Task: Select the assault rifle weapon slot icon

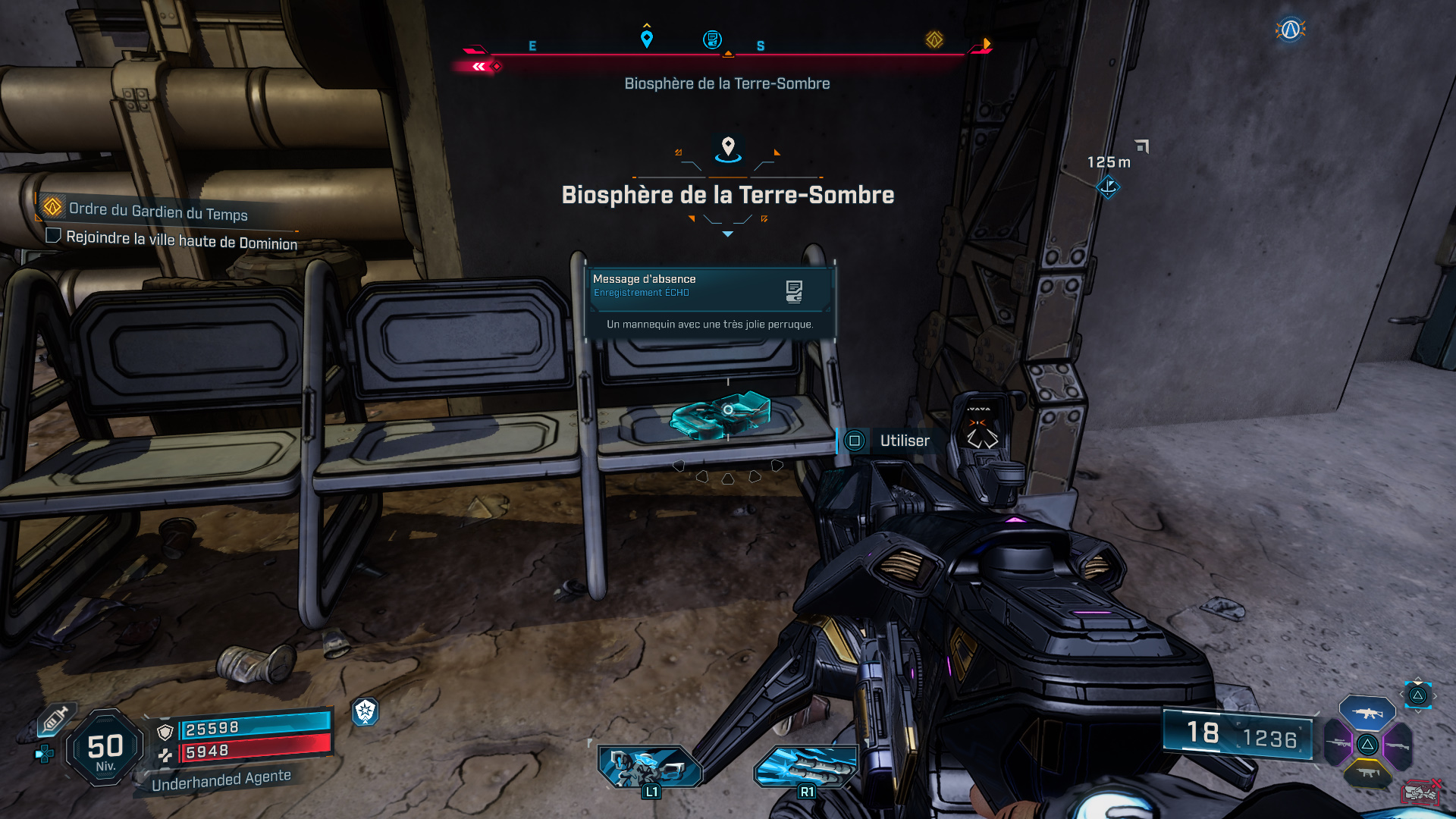Action: point(1367,714)
